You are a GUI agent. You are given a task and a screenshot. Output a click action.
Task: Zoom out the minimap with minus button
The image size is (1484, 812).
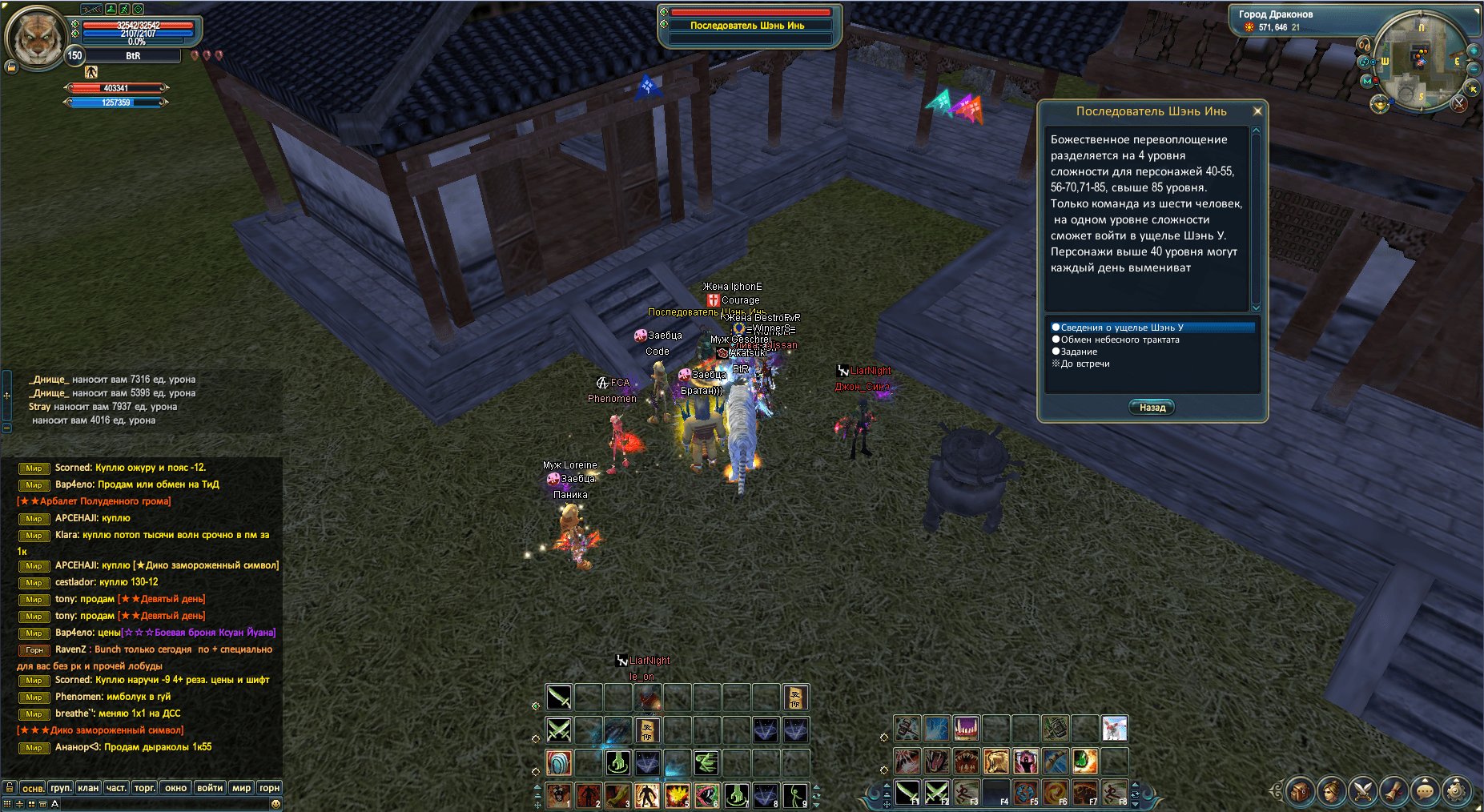click(x=1474, y=69)
